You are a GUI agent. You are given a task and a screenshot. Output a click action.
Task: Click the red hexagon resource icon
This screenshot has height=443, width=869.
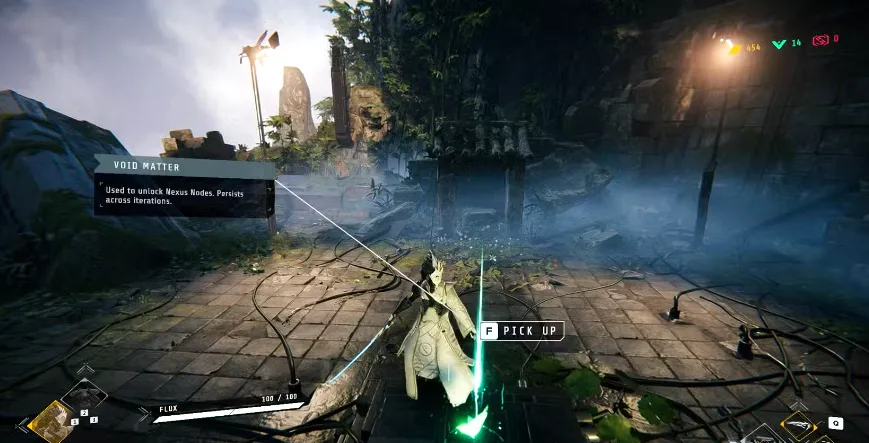(x=821, y=40)
